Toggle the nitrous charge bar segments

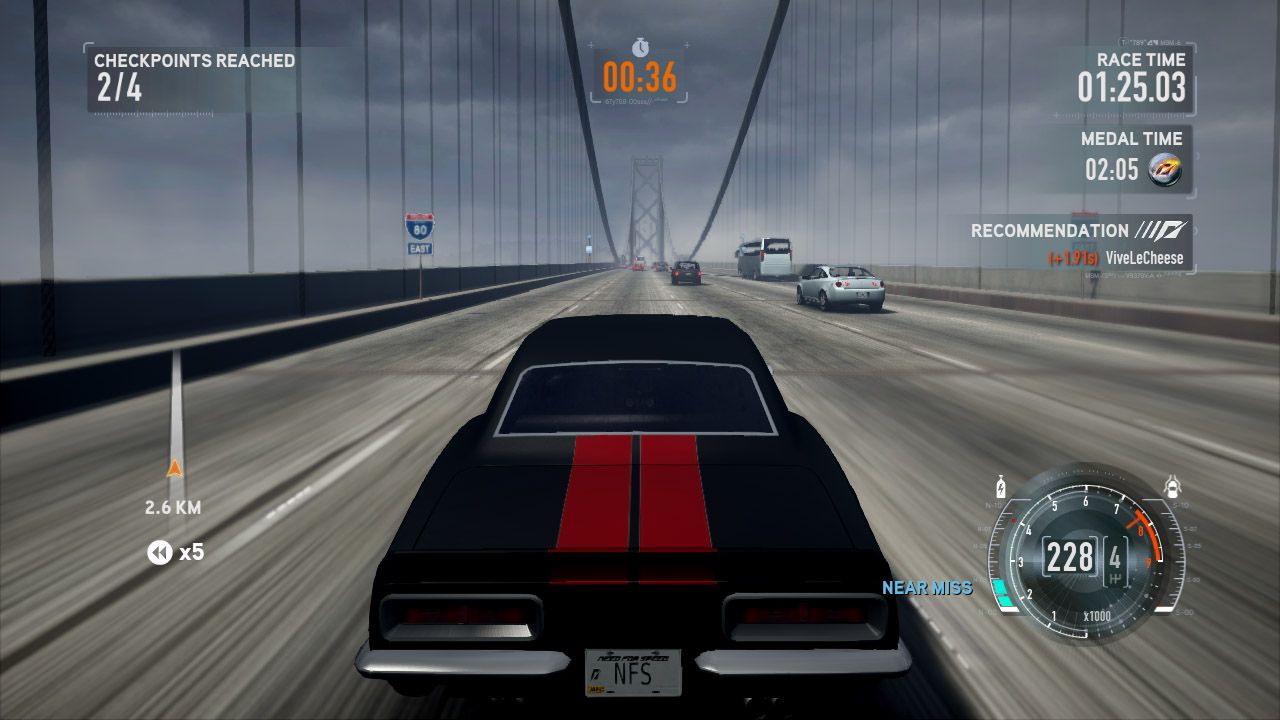point(1001,588)
